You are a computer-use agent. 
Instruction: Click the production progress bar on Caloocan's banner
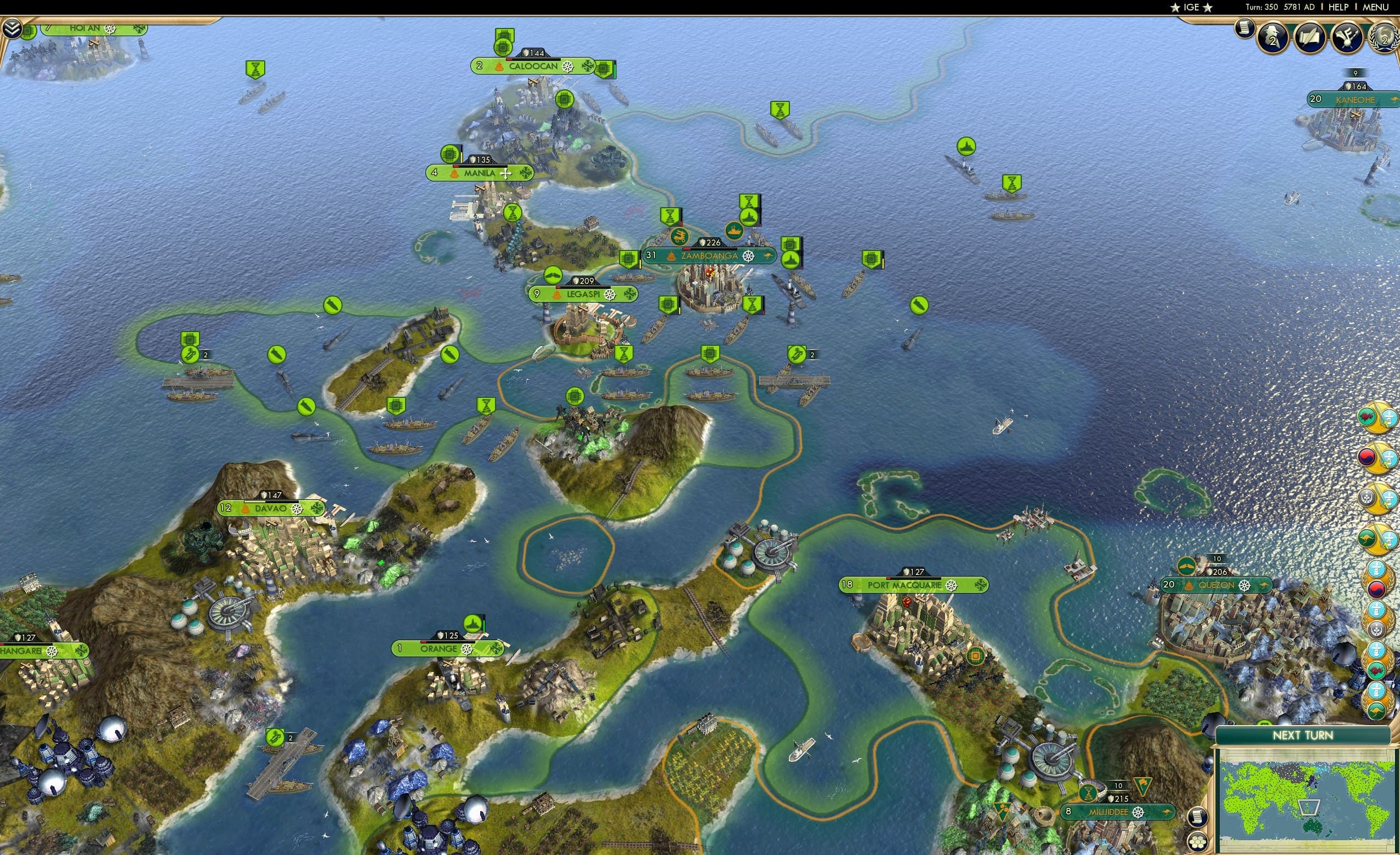(534, 60)
